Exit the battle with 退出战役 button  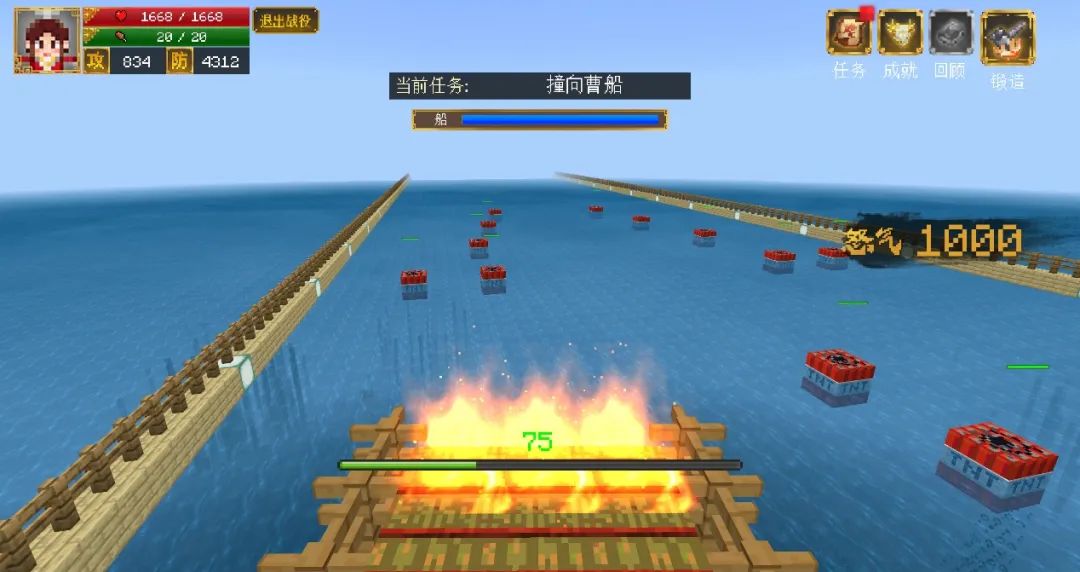[285, 21]
